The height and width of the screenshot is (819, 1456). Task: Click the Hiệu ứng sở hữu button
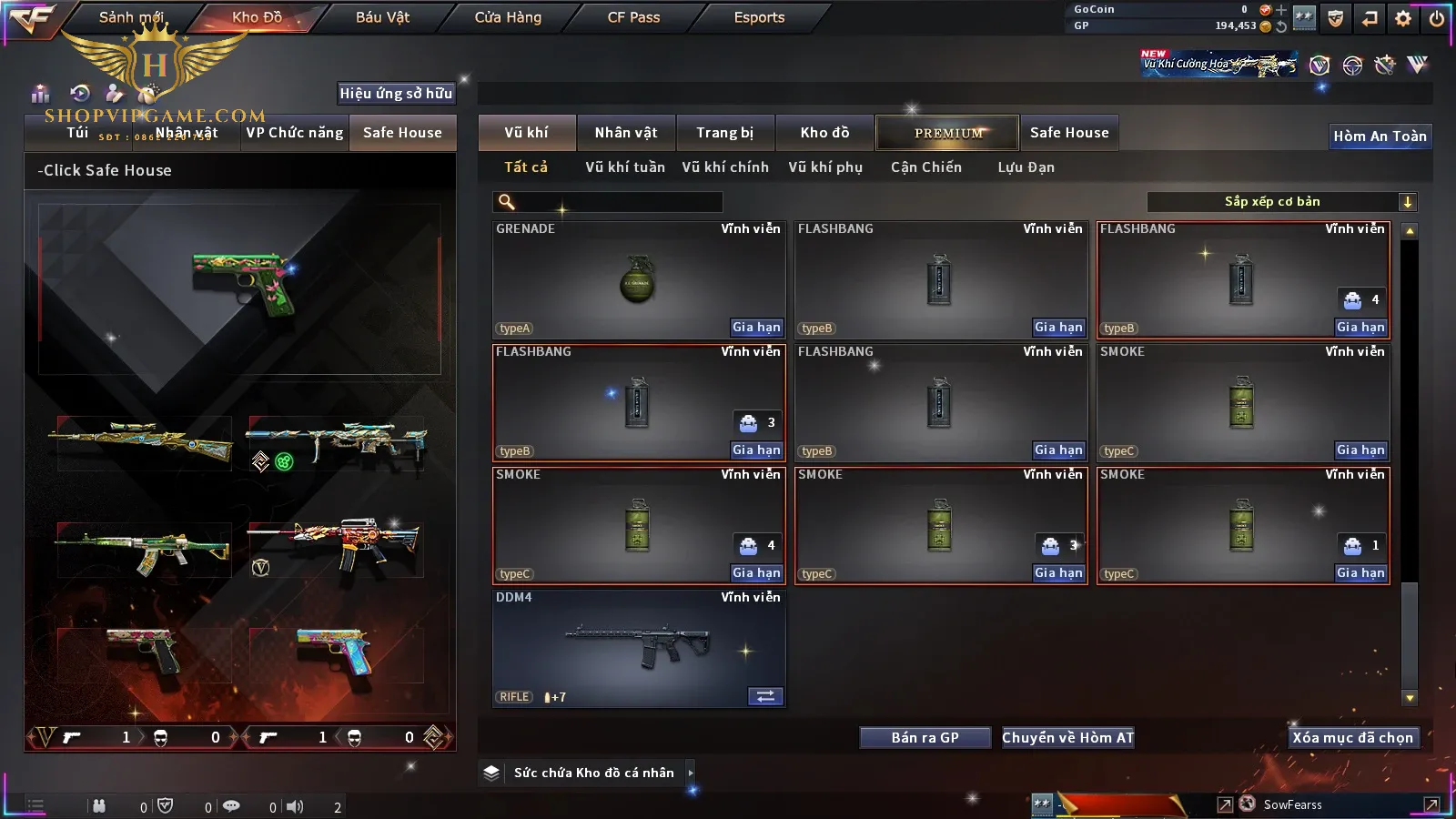tap(396, 93)
